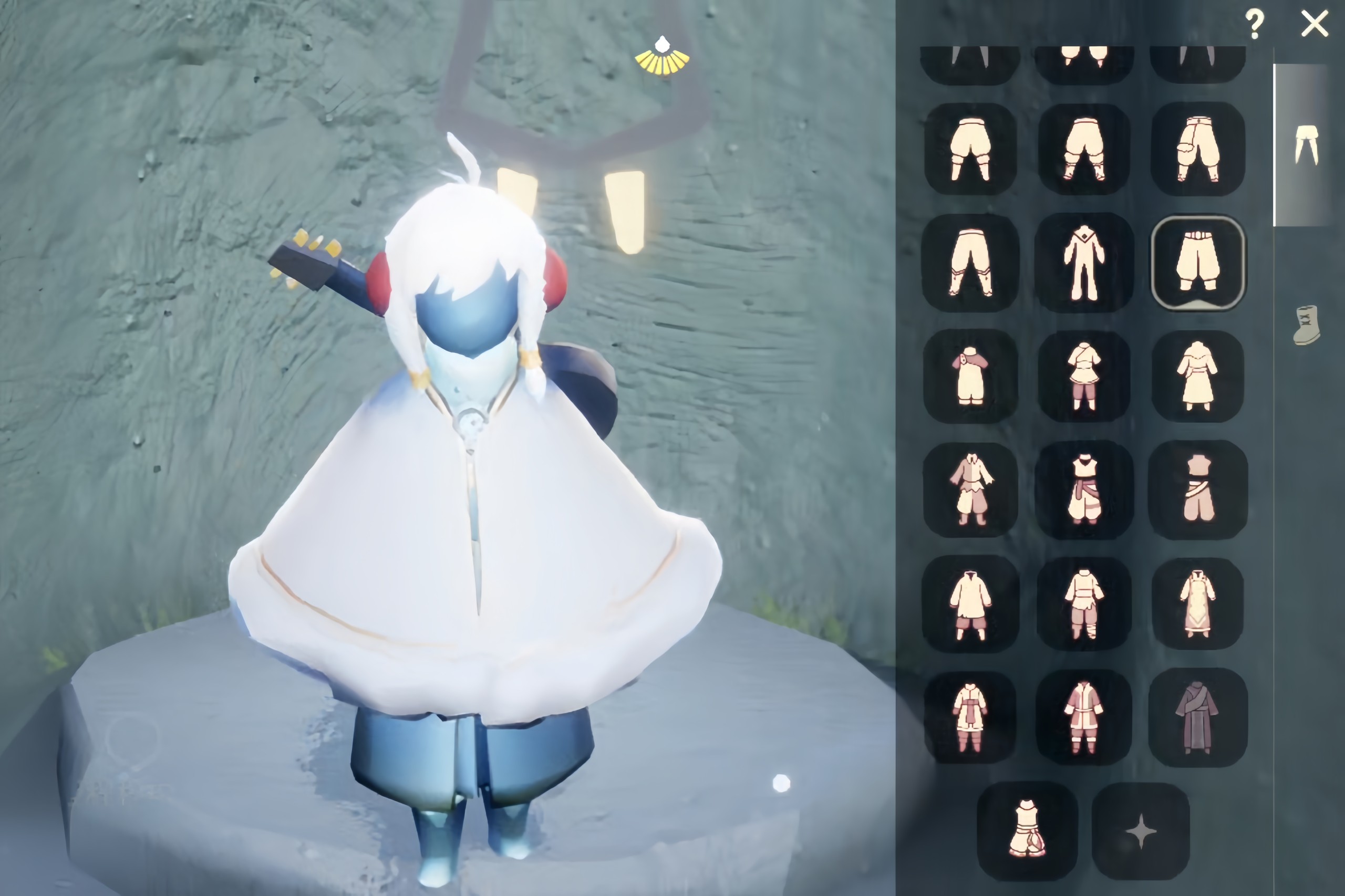
Task: Switch to the boot footwear tab
Action: (1307, 325)
